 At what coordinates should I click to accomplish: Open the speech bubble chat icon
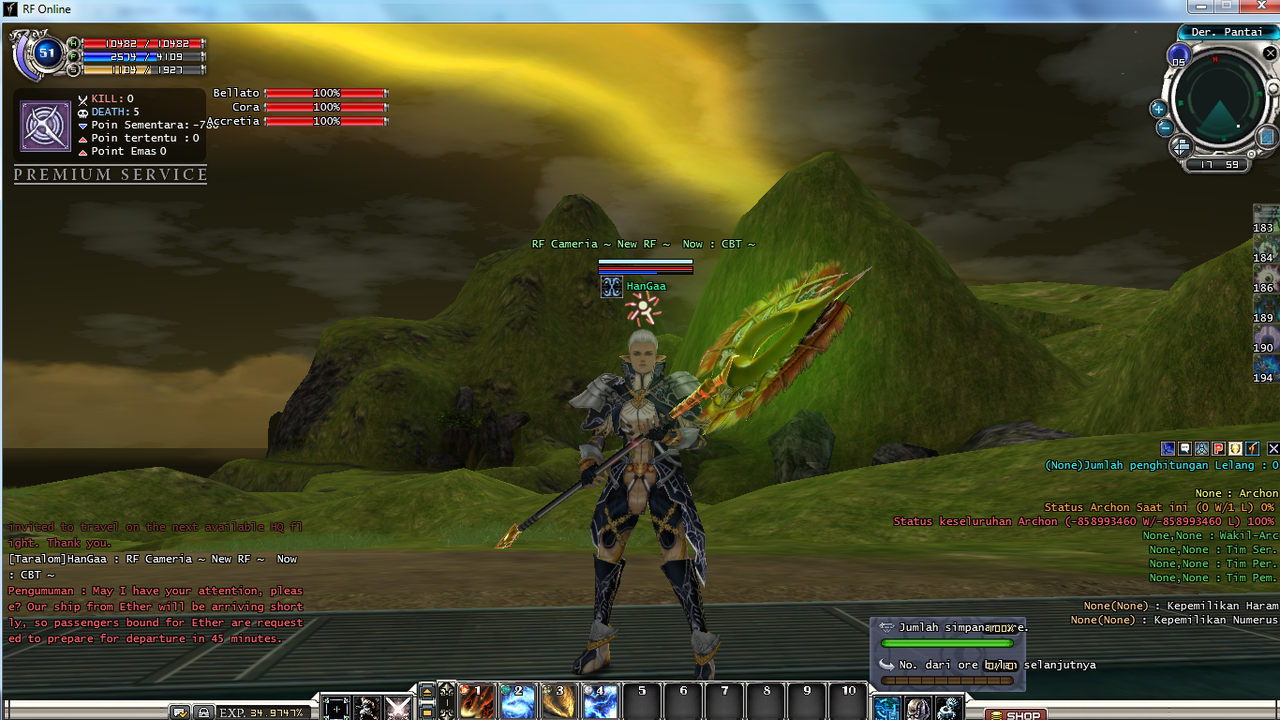[1185, 449]
